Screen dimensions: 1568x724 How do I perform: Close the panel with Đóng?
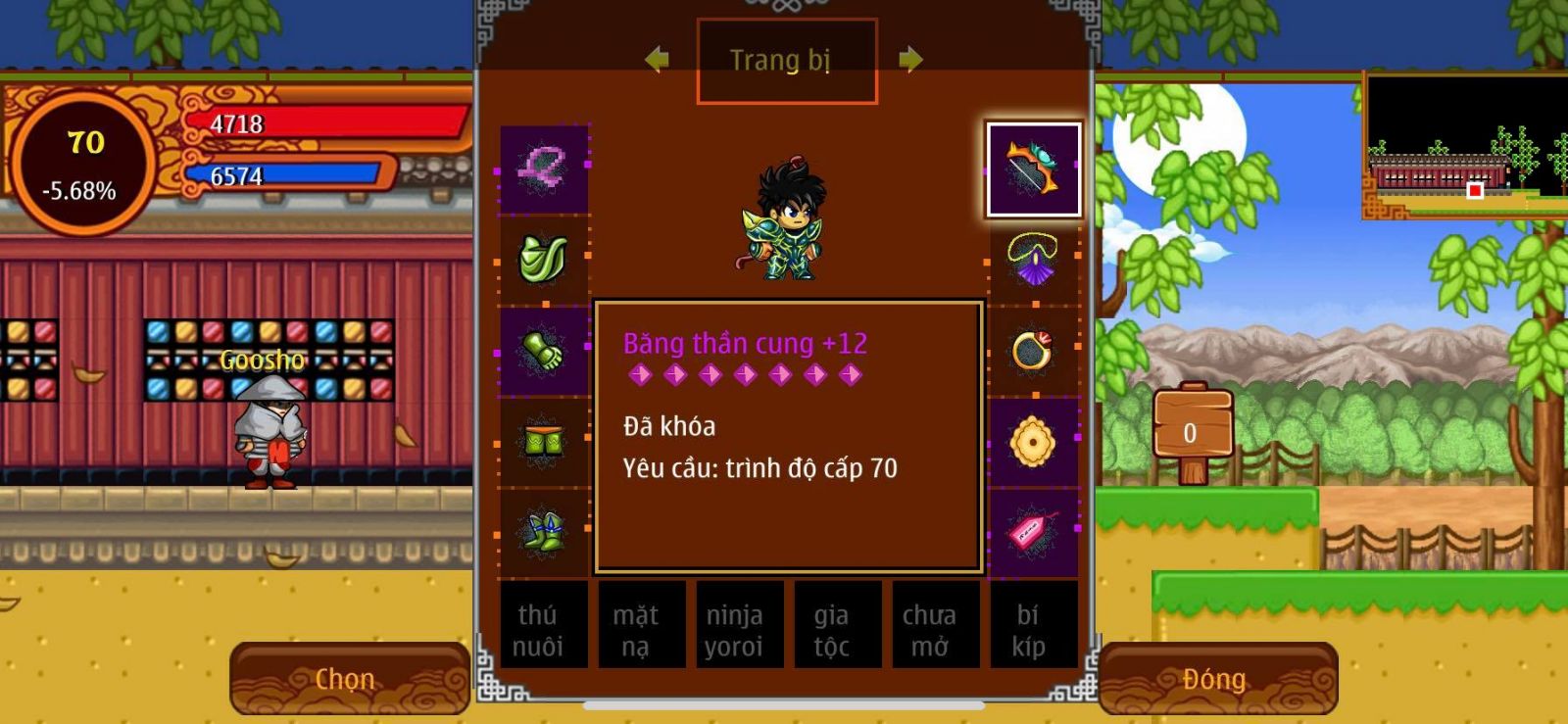1217,678
